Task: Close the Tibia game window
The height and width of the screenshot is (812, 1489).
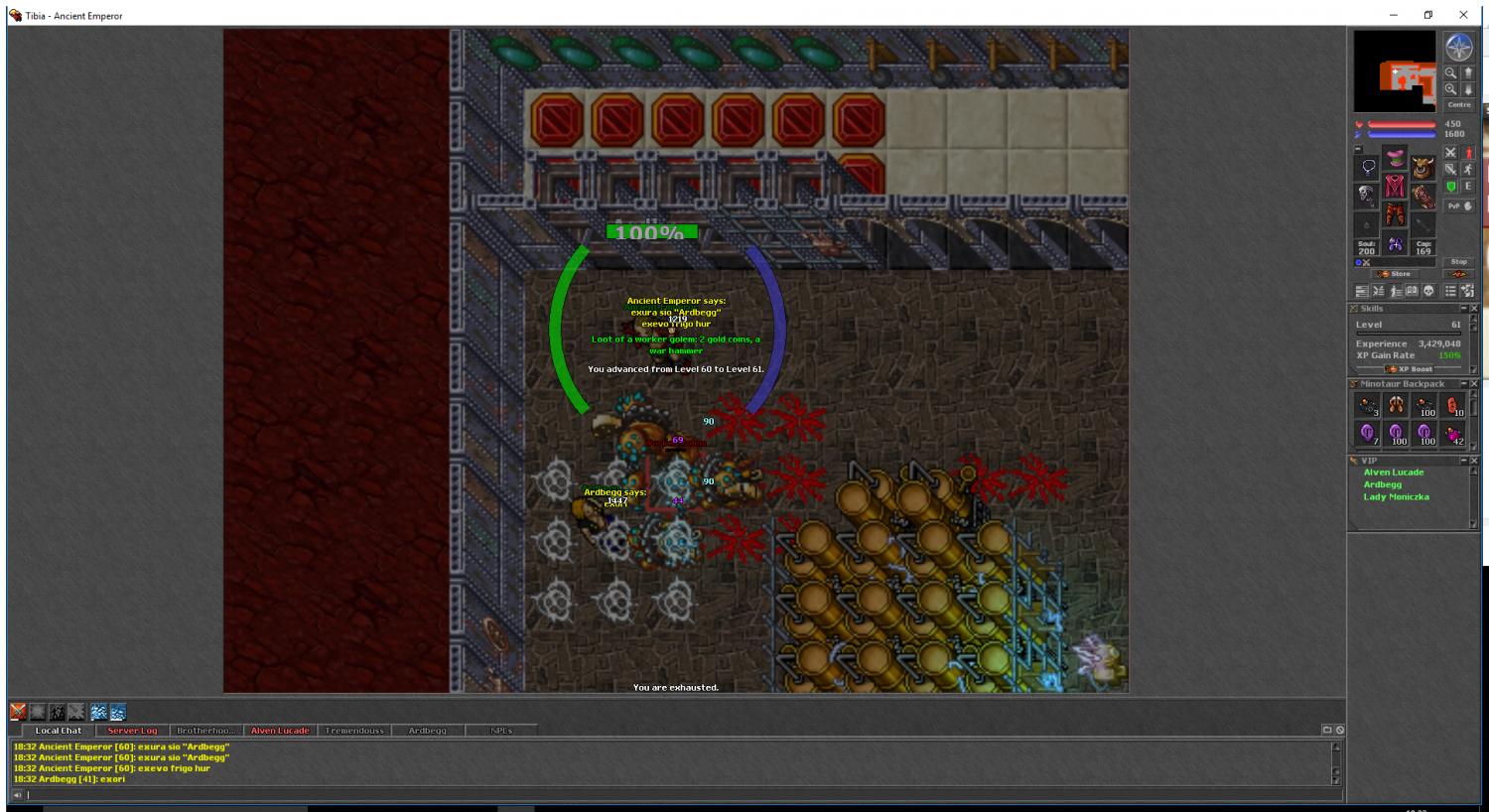Action: 1463,15
